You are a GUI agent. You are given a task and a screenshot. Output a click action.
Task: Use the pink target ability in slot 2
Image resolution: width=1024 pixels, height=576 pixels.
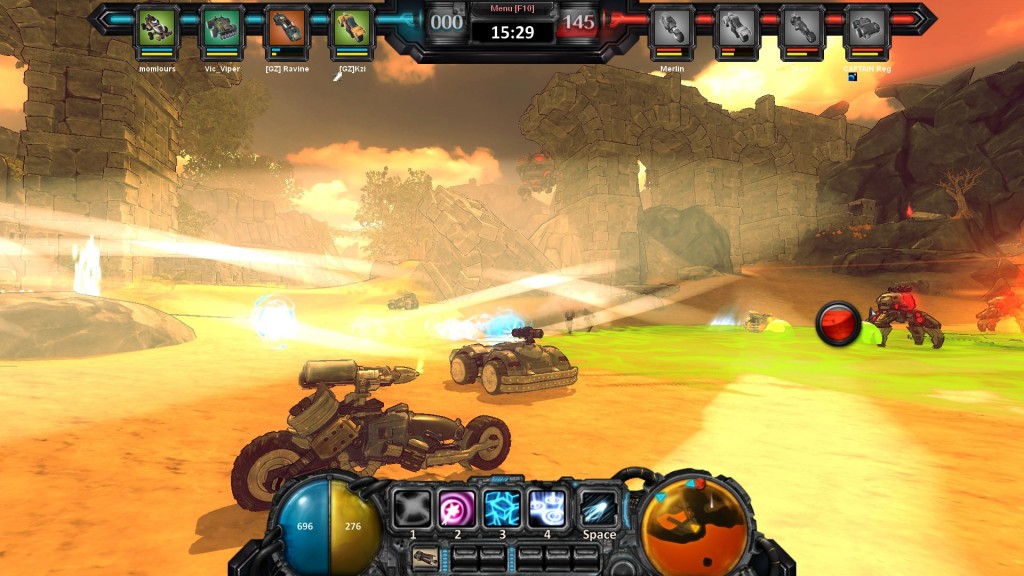[458, 507]
